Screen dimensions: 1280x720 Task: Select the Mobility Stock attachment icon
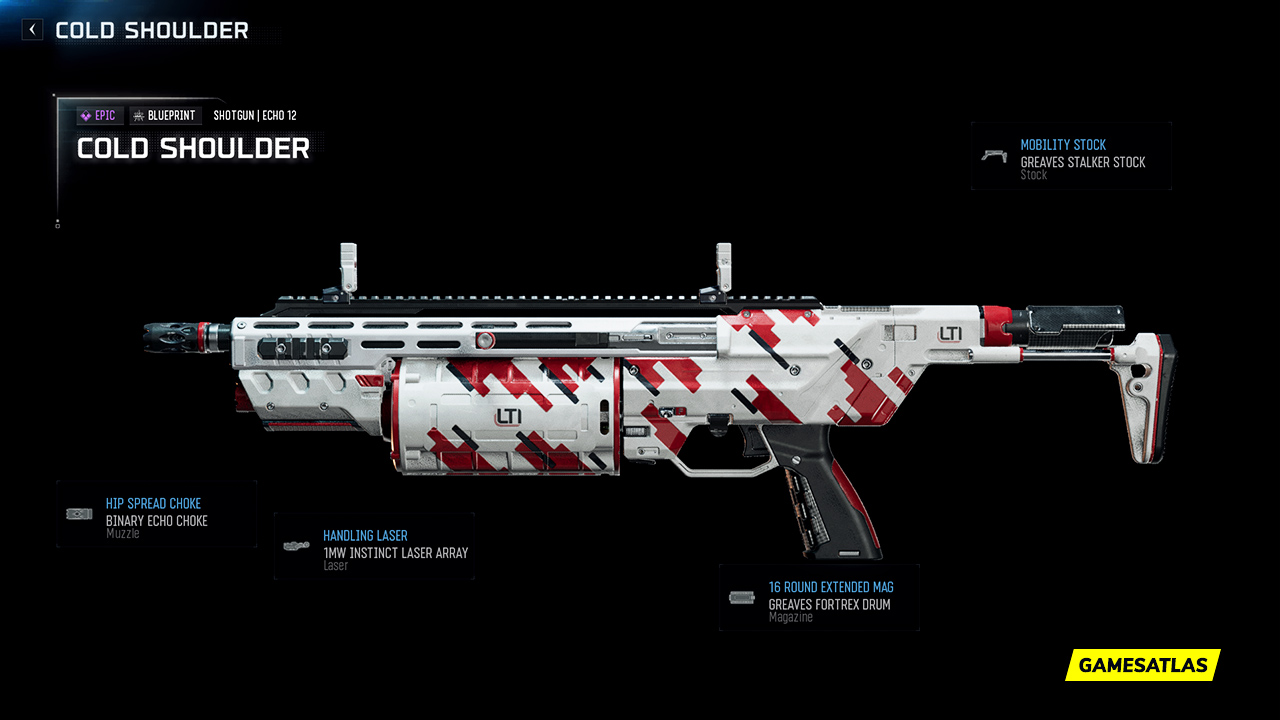994,155
